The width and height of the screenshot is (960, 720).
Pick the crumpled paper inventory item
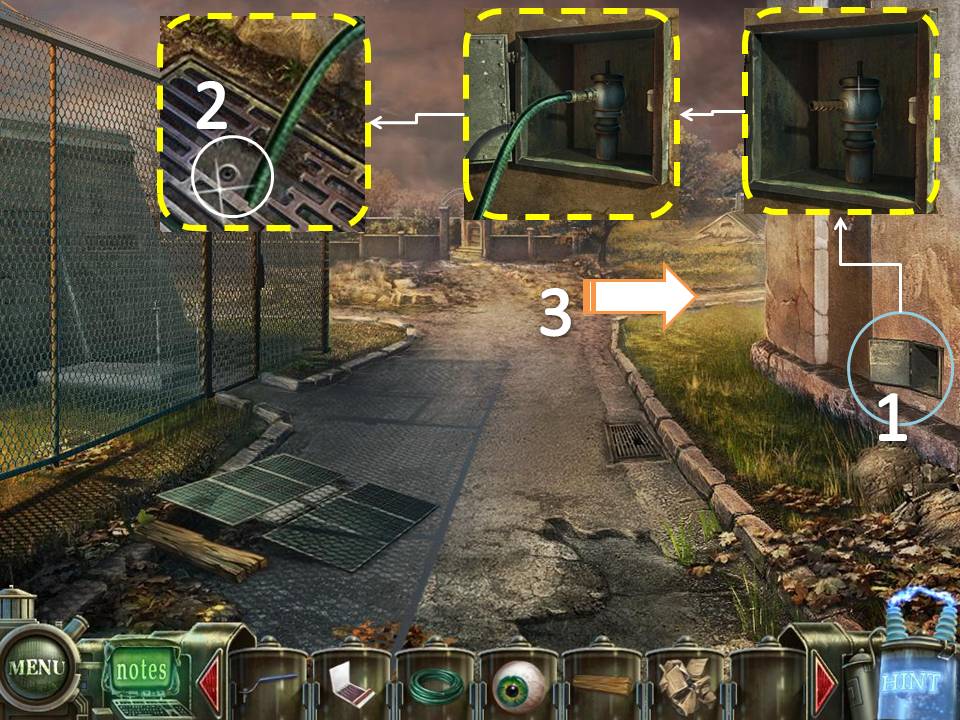684,686
